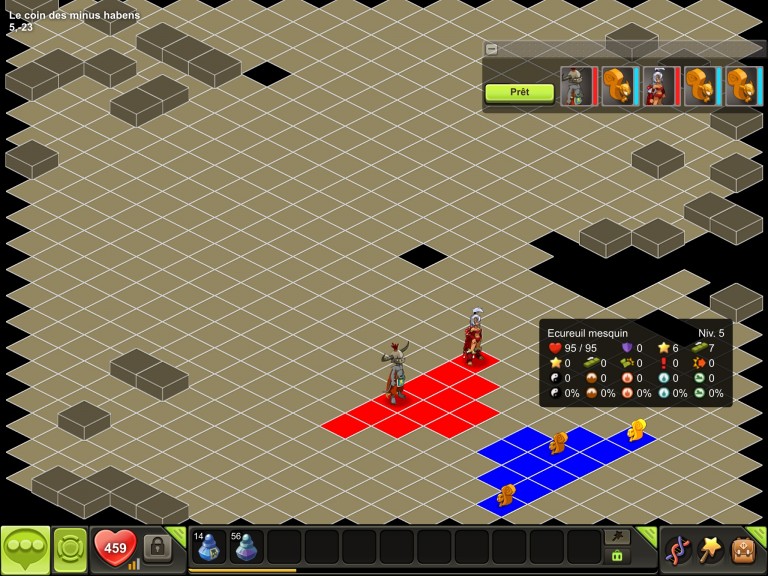
Task: Click the small running figure icon
Action: point(616,537)
